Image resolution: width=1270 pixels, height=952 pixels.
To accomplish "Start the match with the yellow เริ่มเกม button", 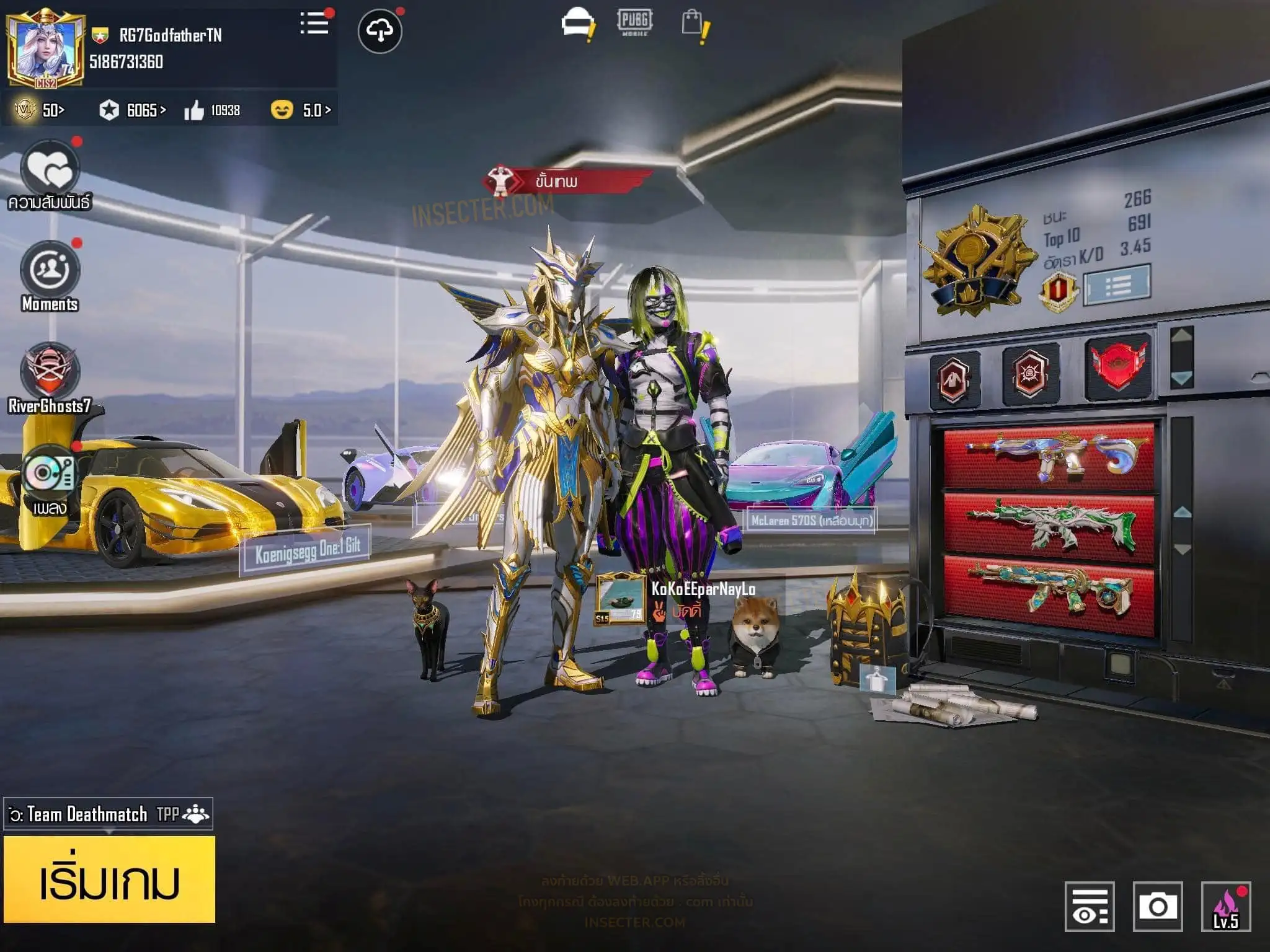I will tap(109, 879).
